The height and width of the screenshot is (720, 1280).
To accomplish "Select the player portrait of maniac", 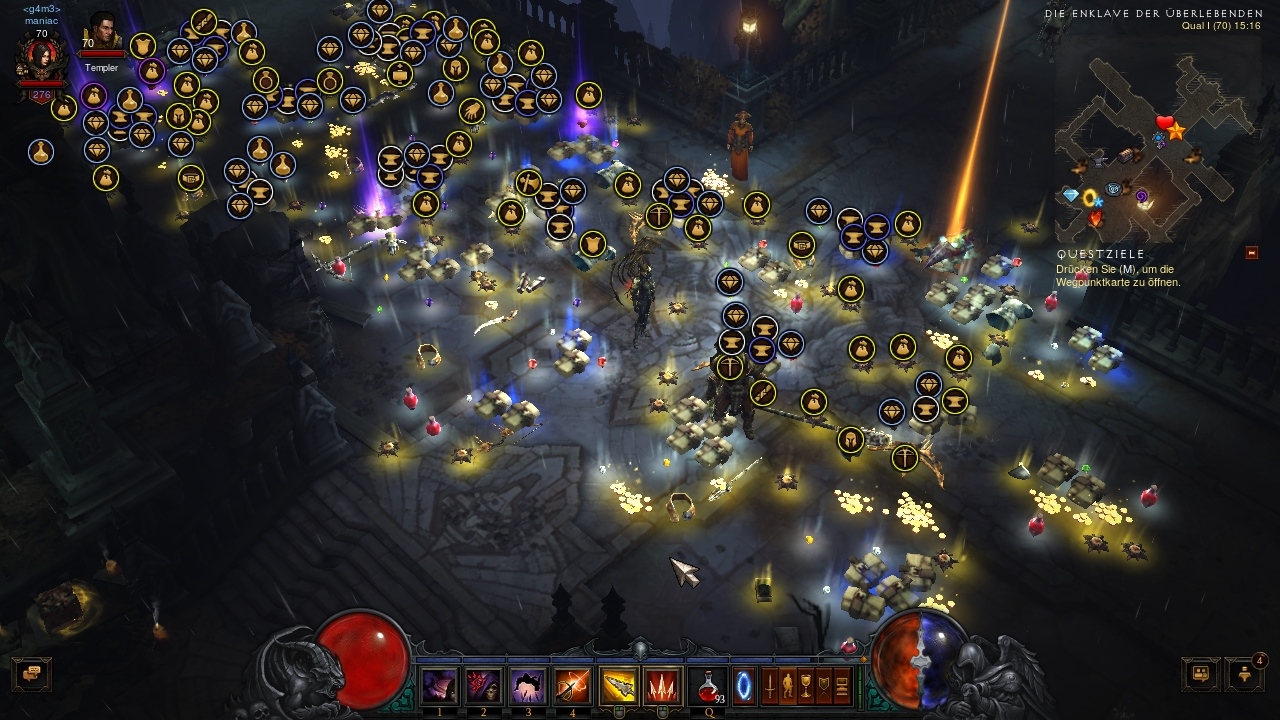I will point(40,60).
